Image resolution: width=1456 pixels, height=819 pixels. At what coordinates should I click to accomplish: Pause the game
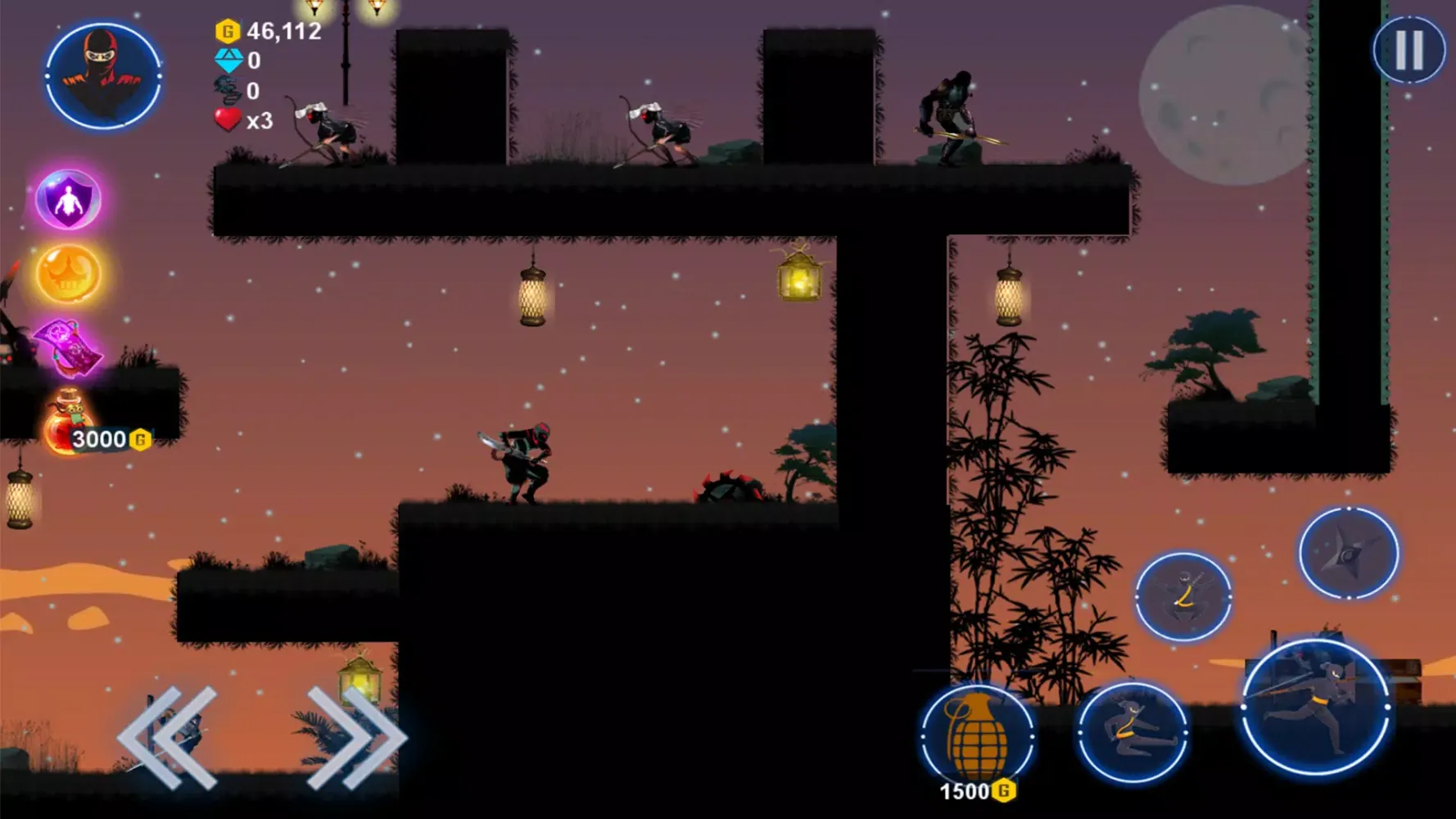point(1409,50)
